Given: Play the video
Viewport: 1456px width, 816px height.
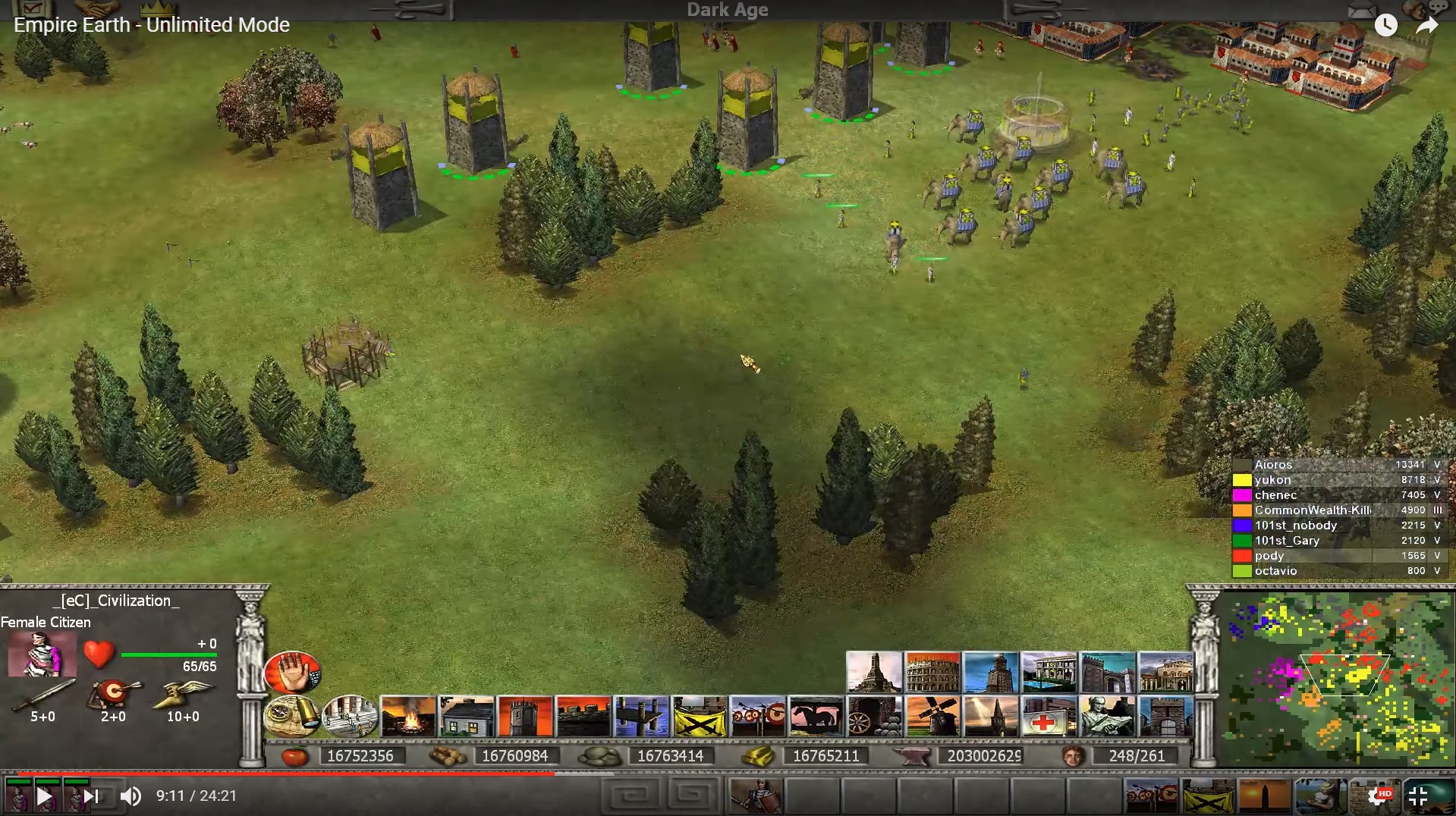Looking at the screenshot, I should (x=44, y=796).
